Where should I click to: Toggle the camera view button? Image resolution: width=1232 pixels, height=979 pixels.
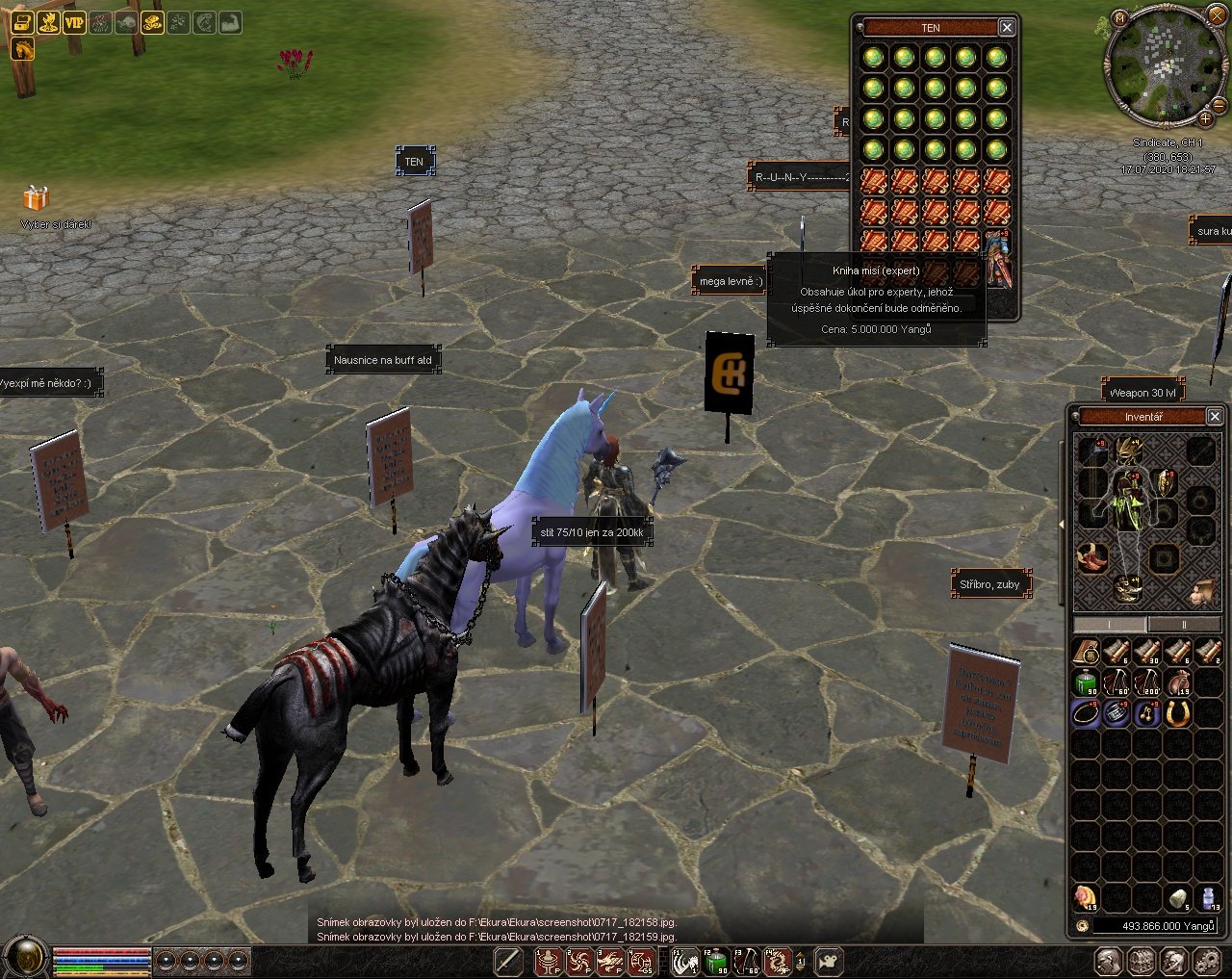coord(828,961)
